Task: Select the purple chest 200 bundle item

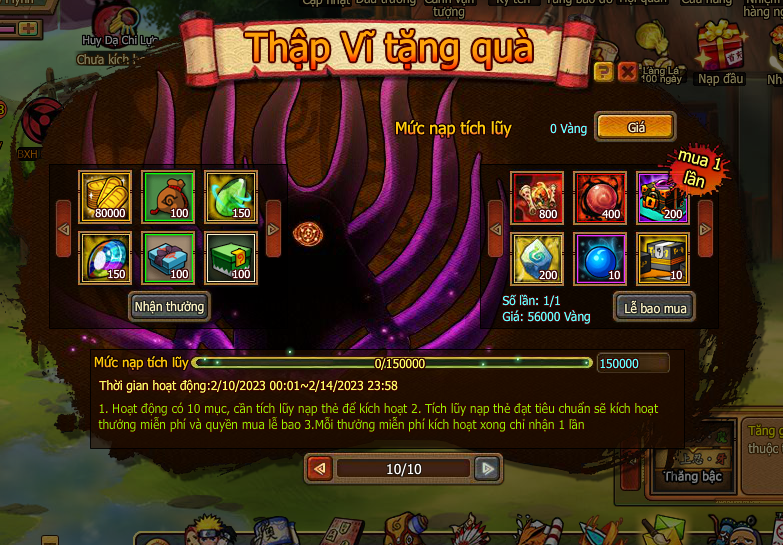Action: point(663,197)
